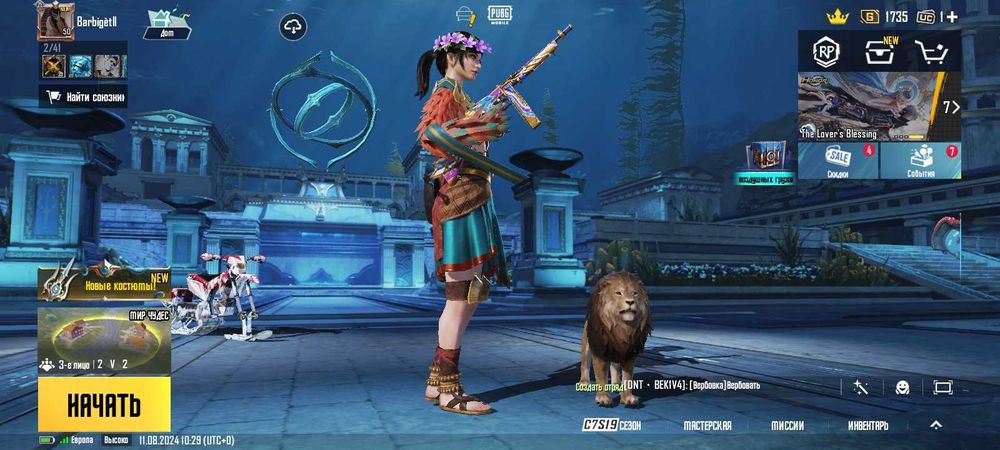The height and width of the screenshot is (450, 1000).
Task: Click Найти союзников to find teammates
Action: coord(84,97)
